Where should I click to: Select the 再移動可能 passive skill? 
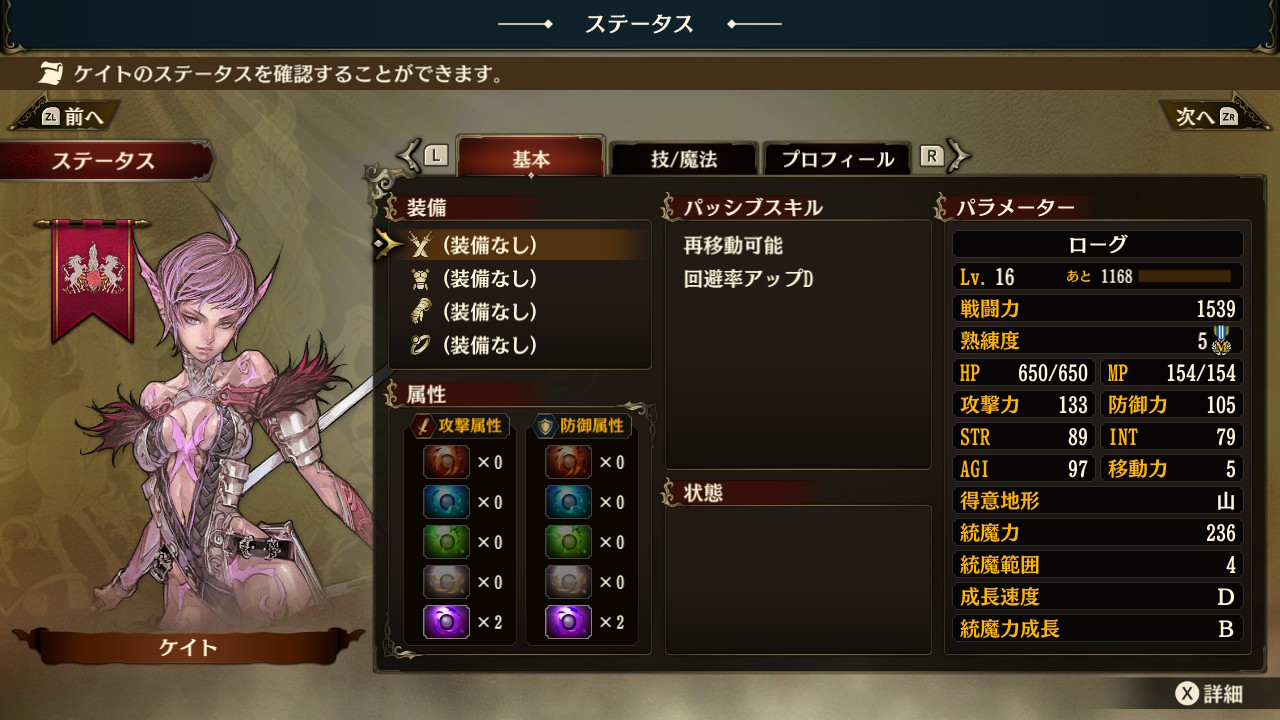coord(733,245)
